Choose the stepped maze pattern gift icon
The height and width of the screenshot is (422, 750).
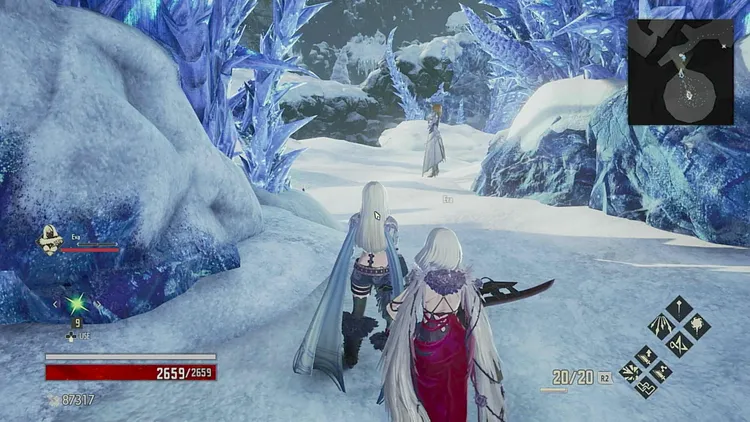[646, 387]
